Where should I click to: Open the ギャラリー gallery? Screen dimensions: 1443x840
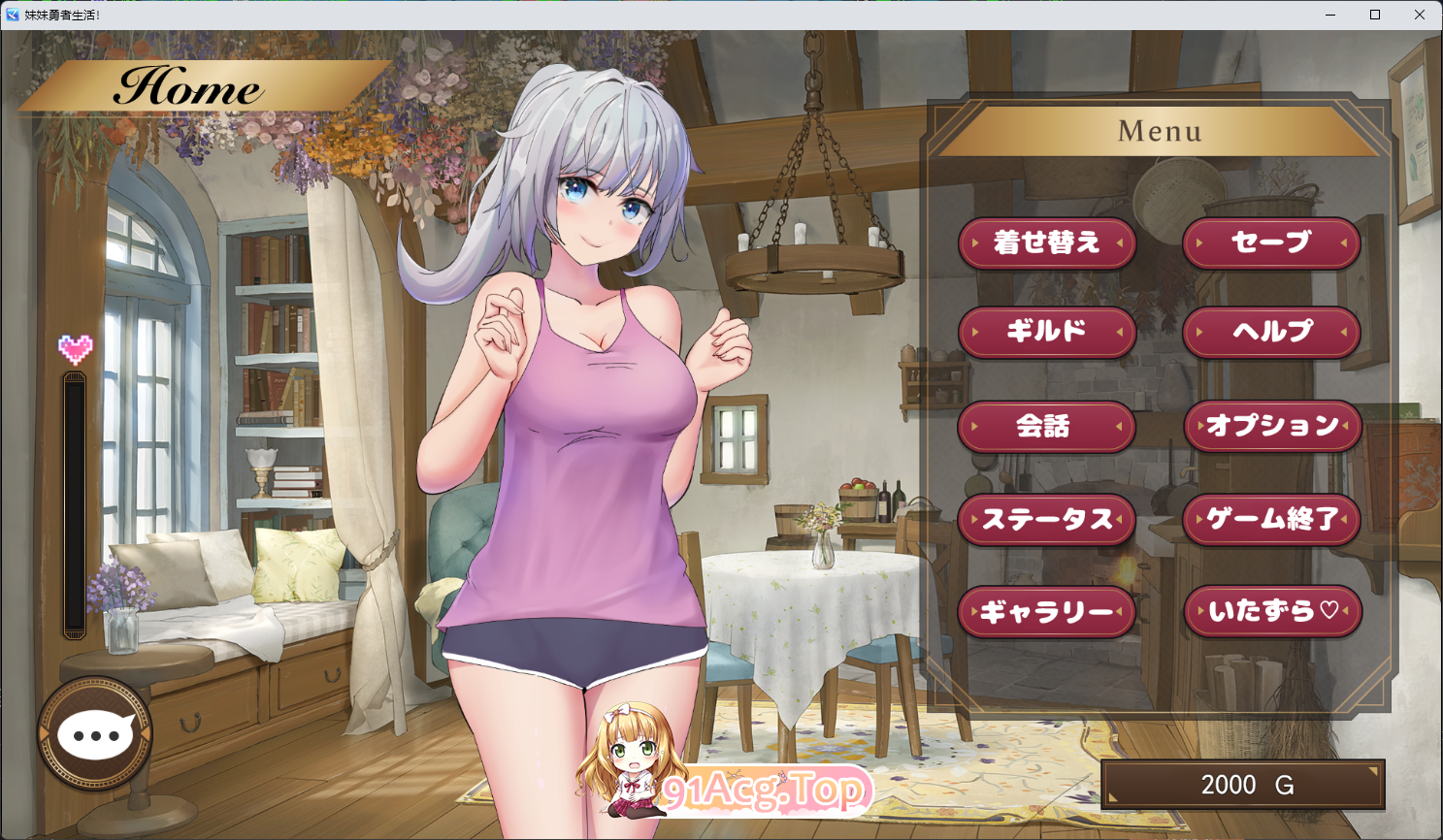1047,611
